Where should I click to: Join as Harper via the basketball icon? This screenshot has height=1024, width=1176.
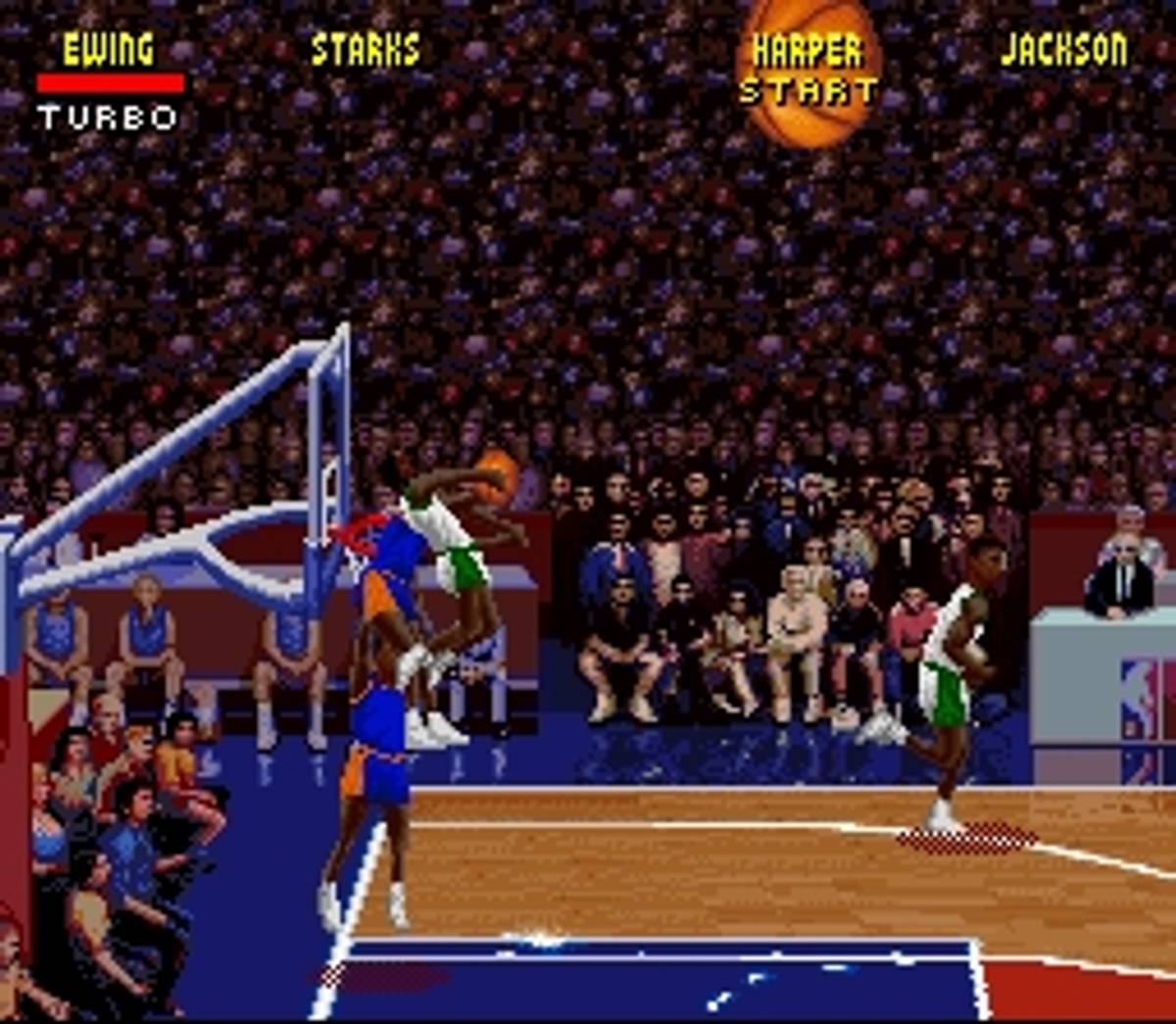(x=808, y=71)
